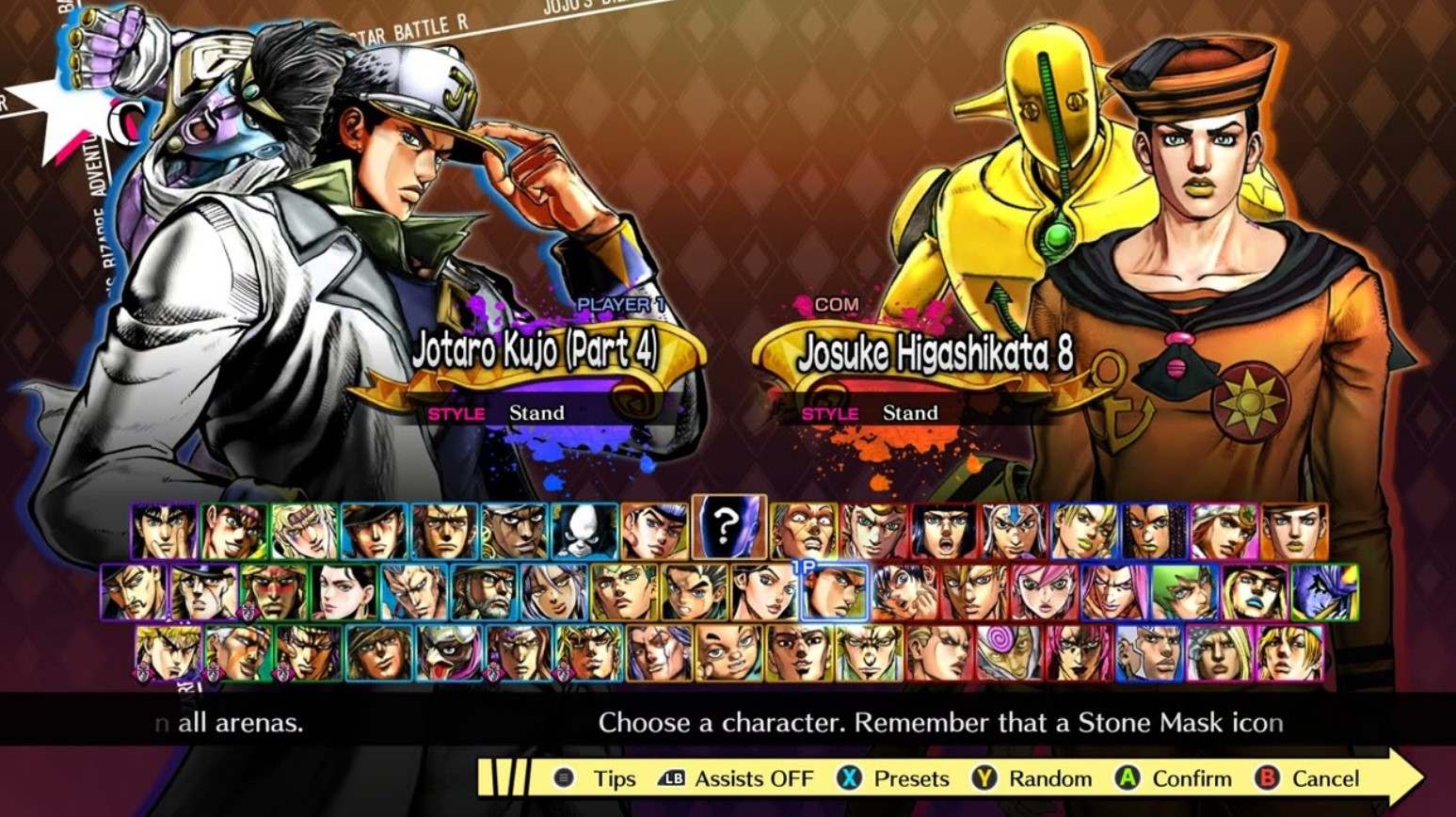The image size is (1456, 817).
Task: Select Pet Shop the falcon portrait
Action: point(449,652)
